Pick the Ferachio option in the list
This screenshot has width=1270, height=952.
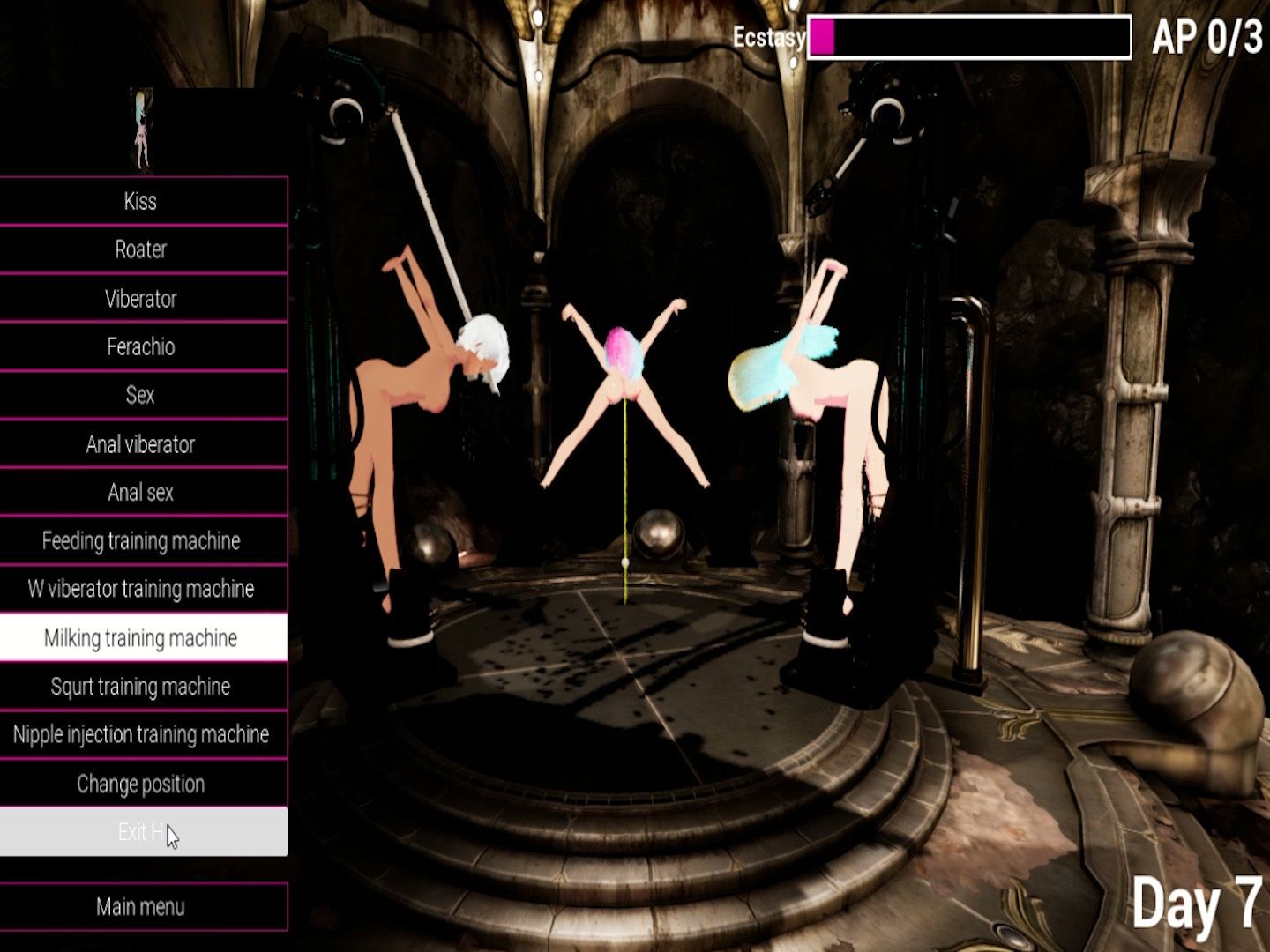(141, 346)
